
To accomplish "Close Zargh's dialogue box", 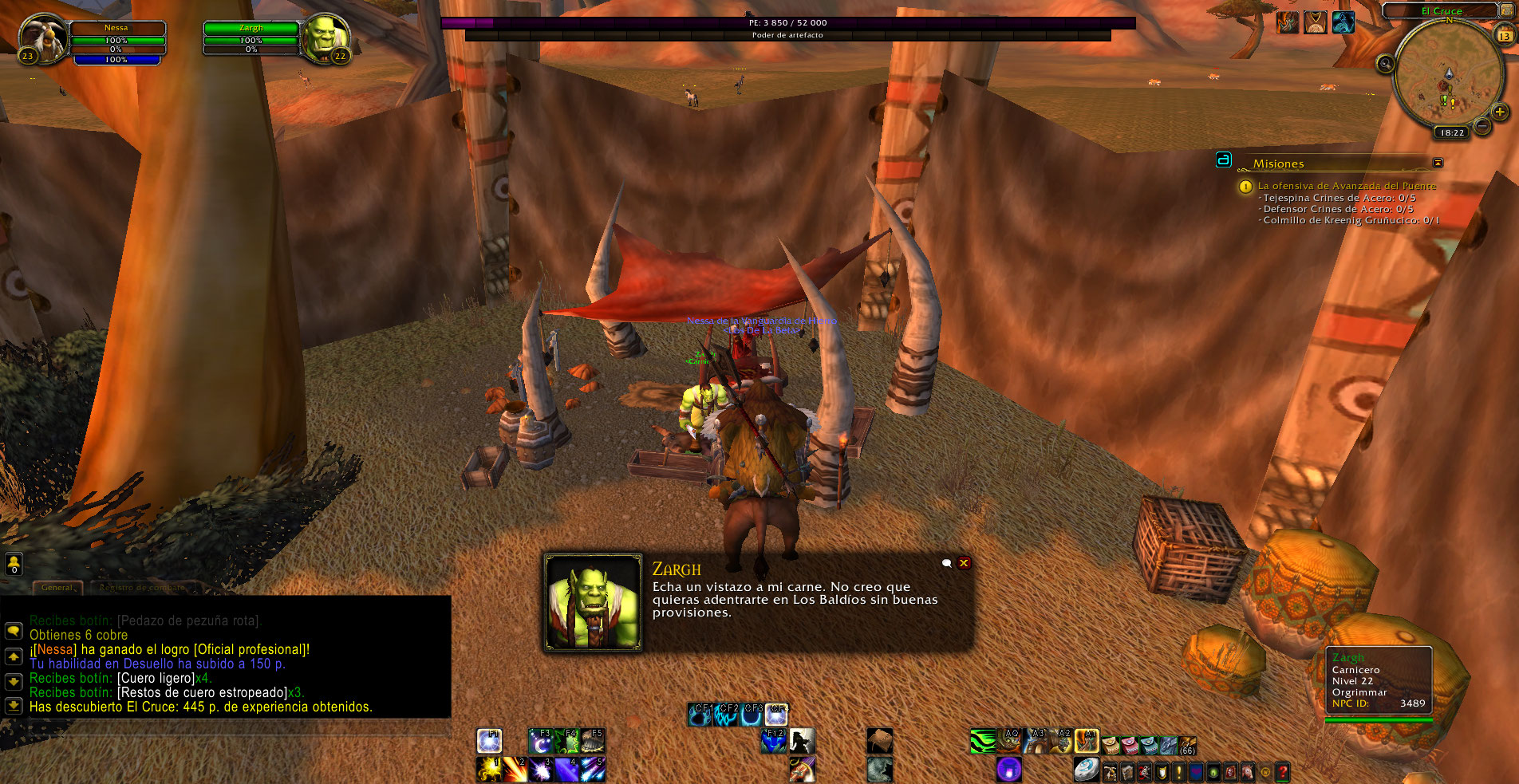I will [x=964, y=563].
